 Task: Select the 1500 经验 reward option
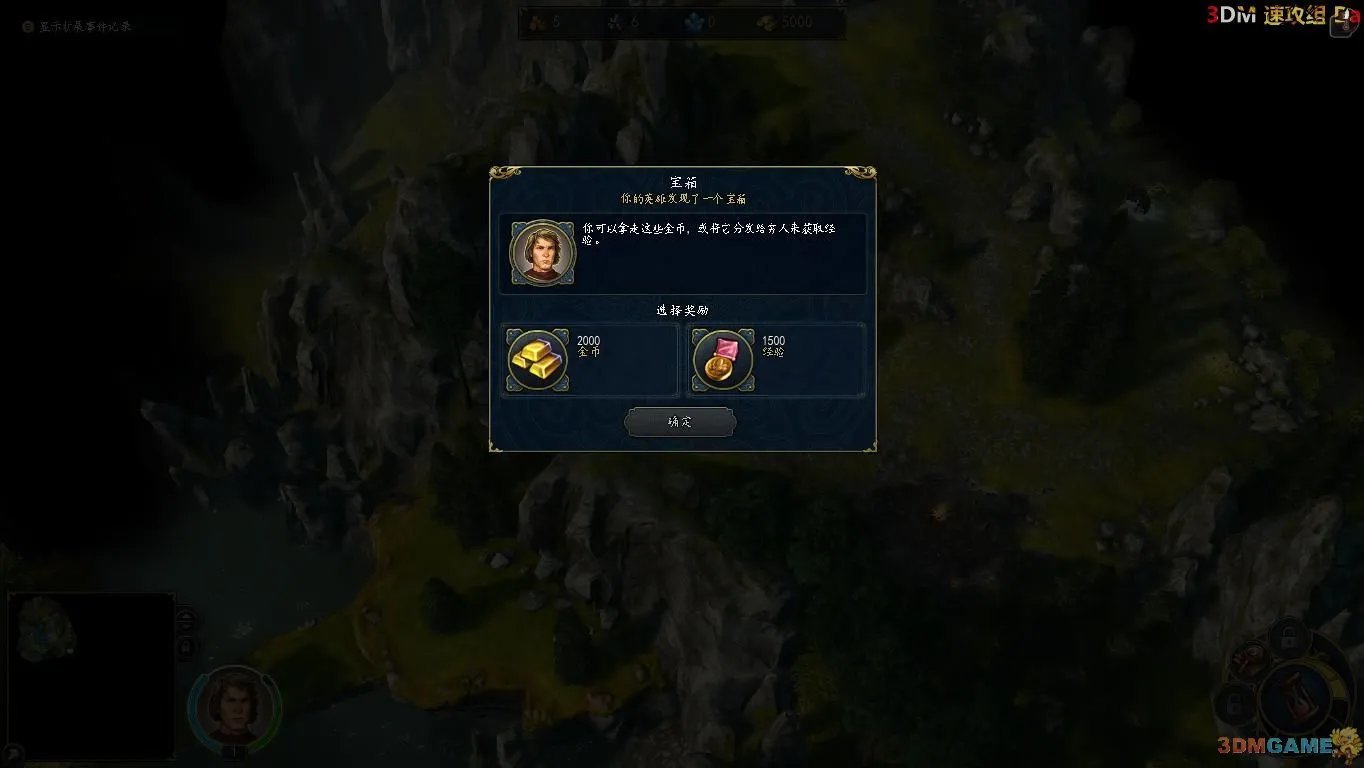pos(776,362)
